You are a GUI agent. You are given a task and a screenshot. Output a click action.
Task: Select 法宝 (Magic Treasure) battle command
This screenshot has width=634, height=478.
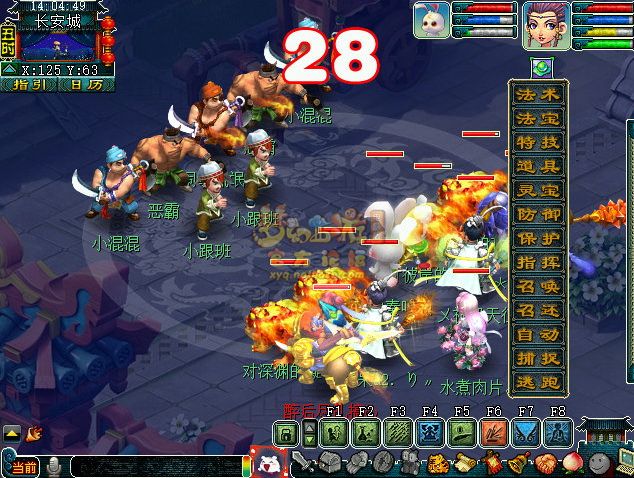538,119
